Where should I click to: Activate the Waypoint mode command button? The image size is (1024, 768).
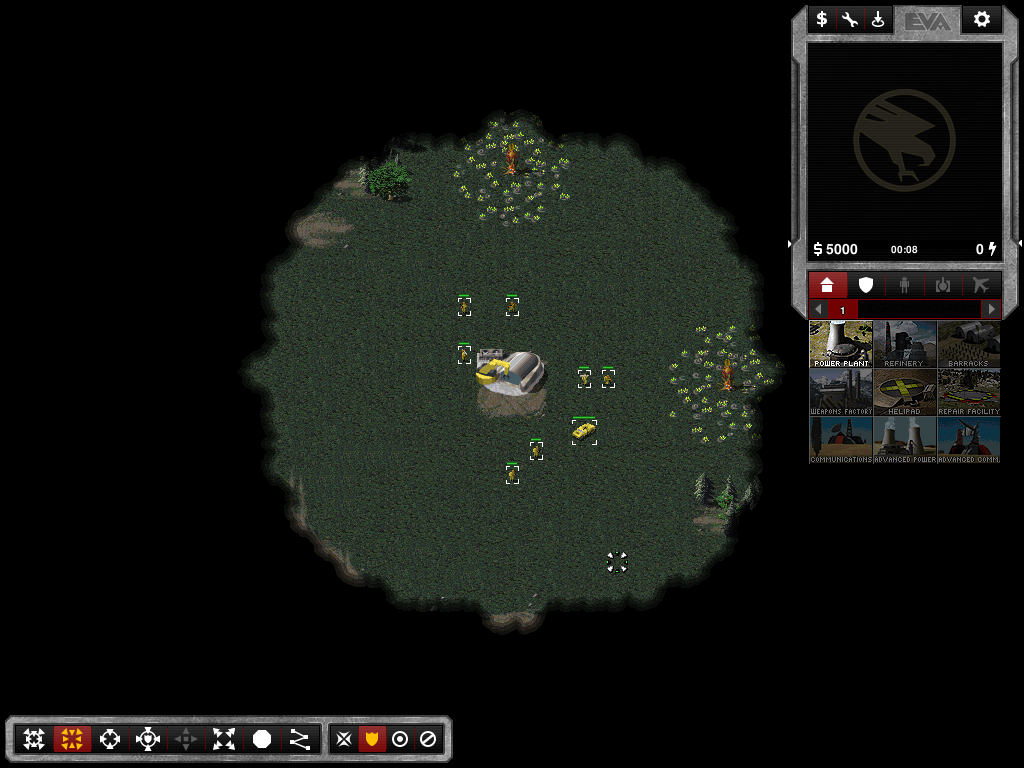tap(299, 739)
